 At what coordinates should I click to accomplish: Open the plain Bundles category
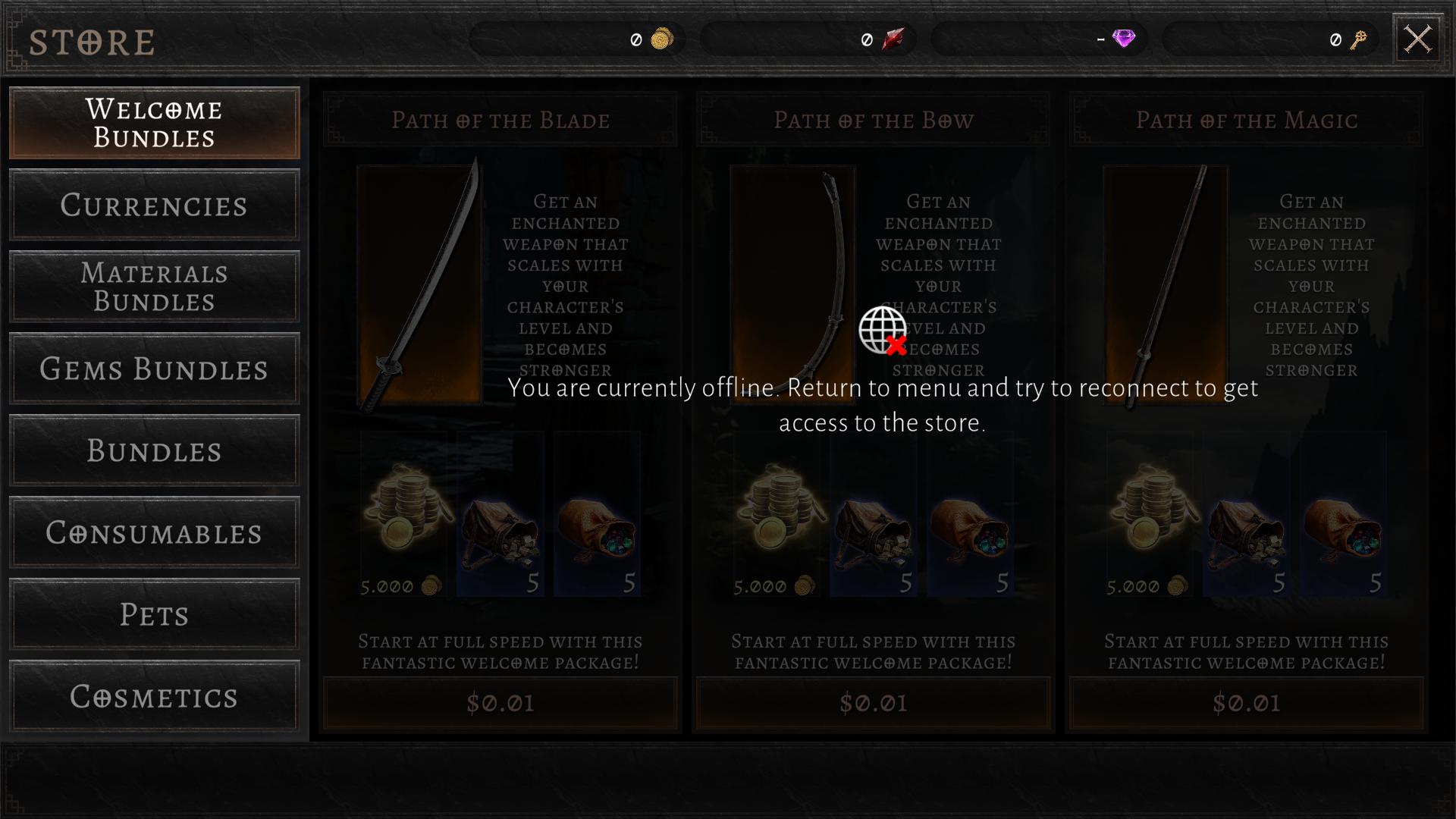(154, 450)
